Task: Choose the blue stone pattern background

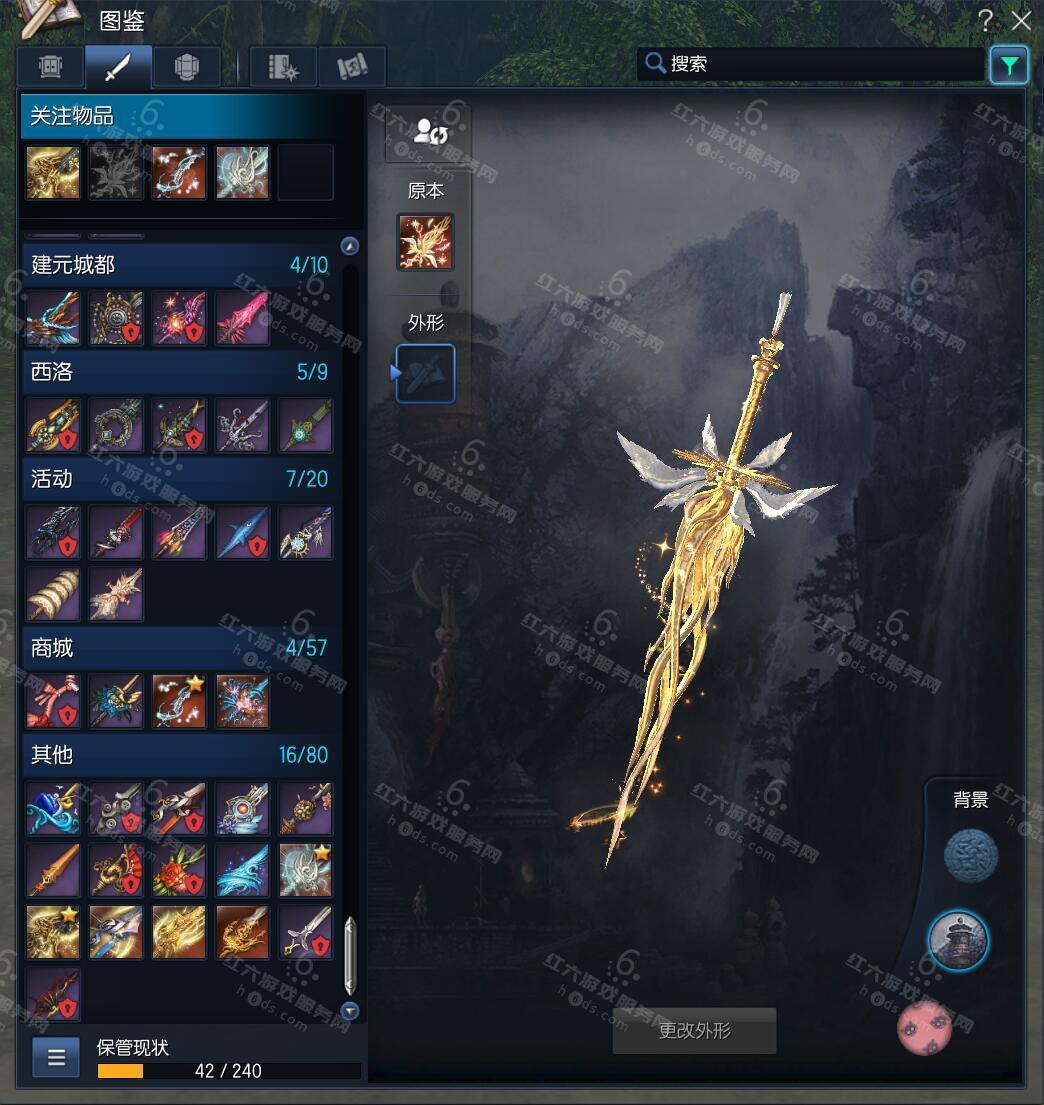Action: click(x=971, y=857)
